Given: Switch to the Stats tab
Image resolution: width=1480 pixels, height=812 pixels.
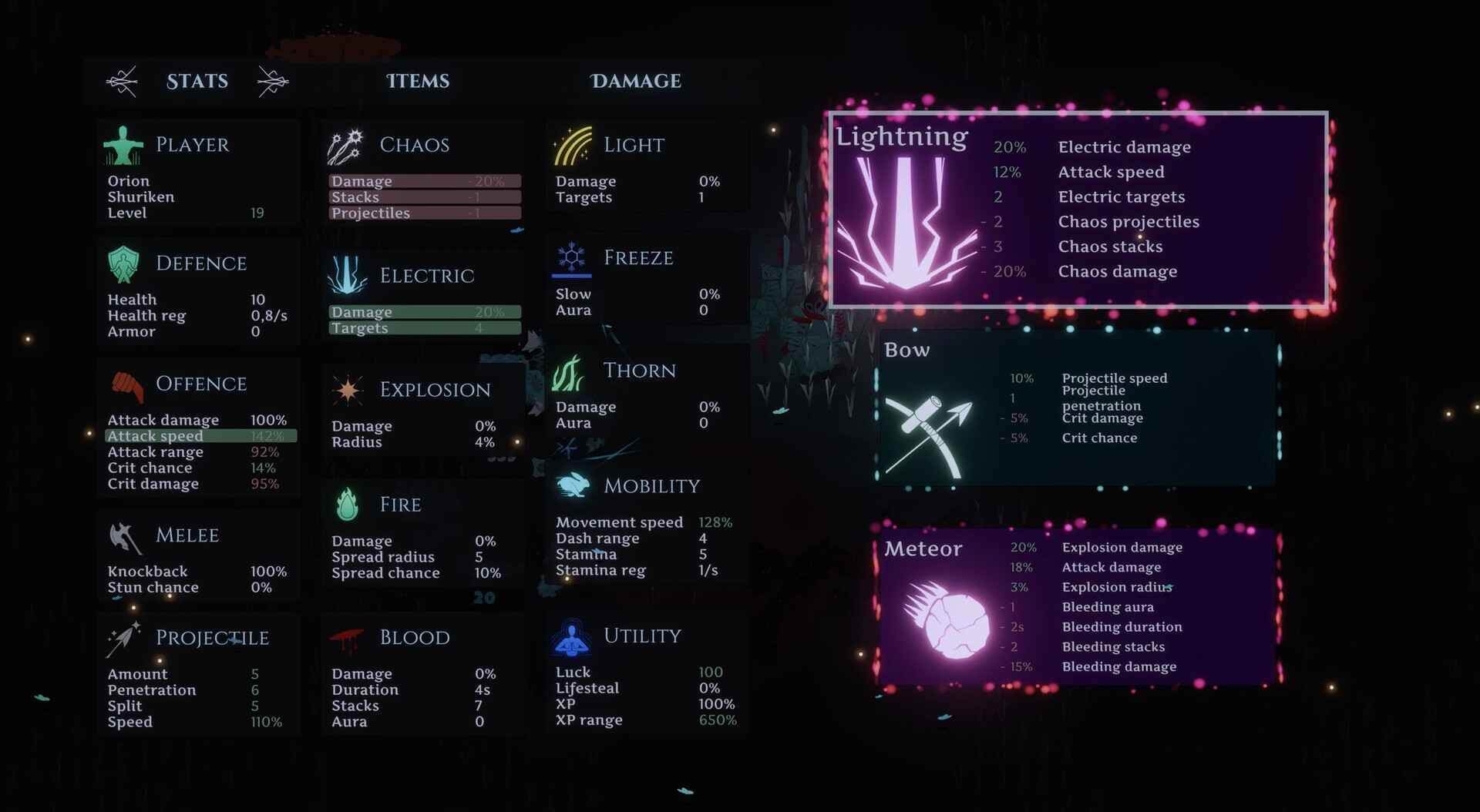Looking at the screenshot, I should 197,81.
